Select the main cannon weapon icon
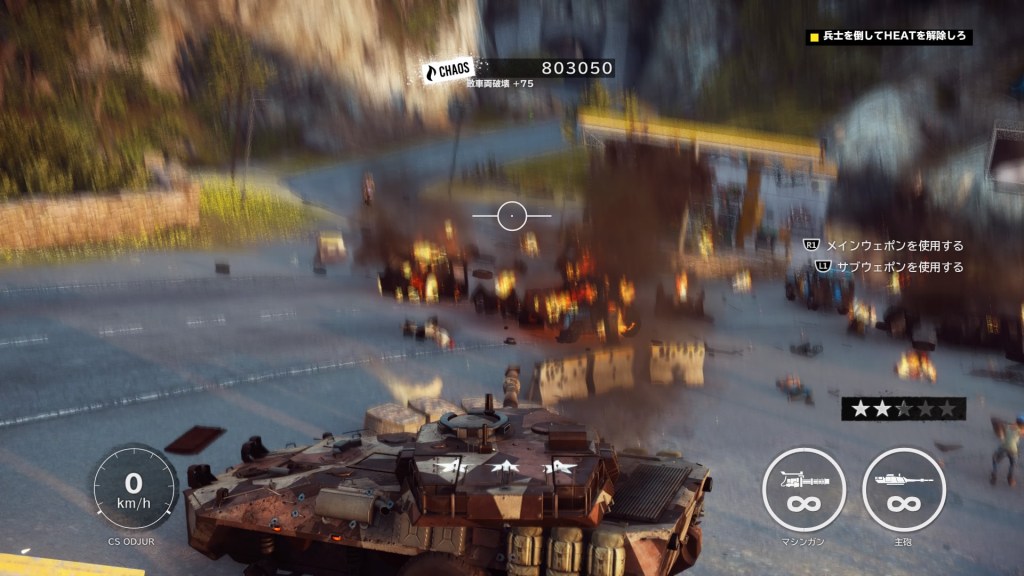 [903, 489]
